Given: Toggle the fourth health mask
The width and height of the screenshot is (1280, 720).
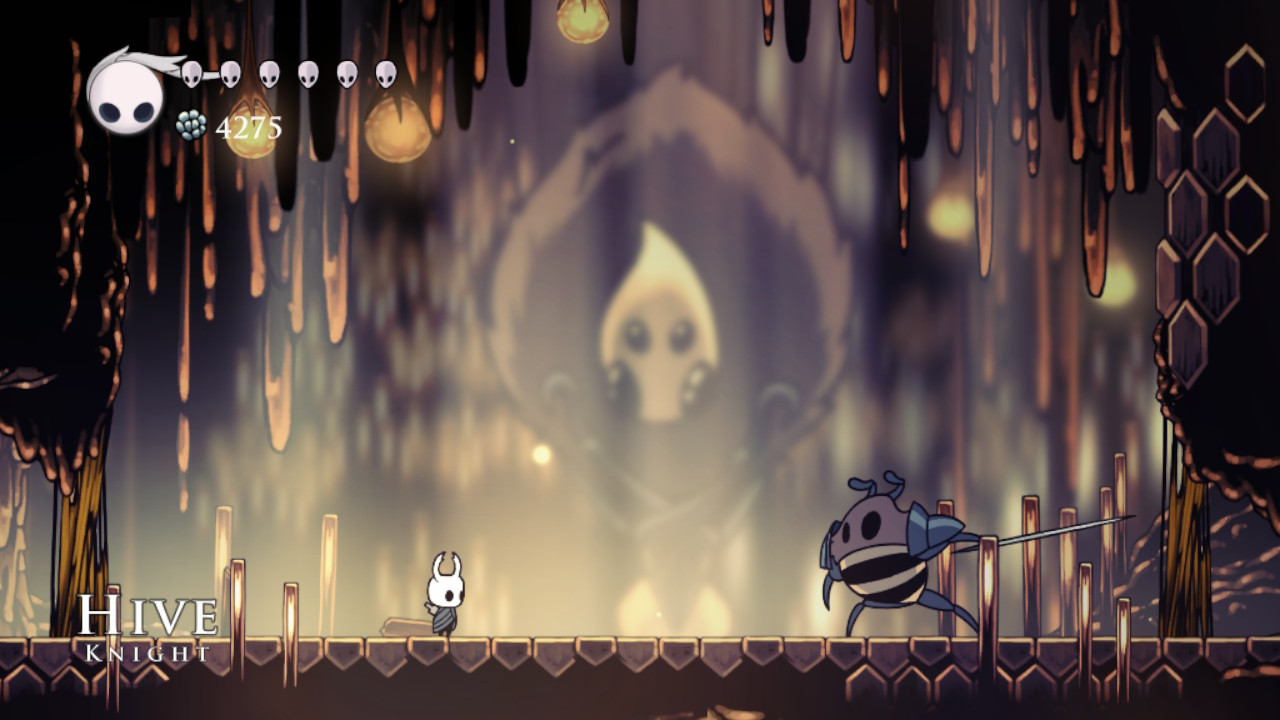Looking at the screenshot, I should pos(307,74).
